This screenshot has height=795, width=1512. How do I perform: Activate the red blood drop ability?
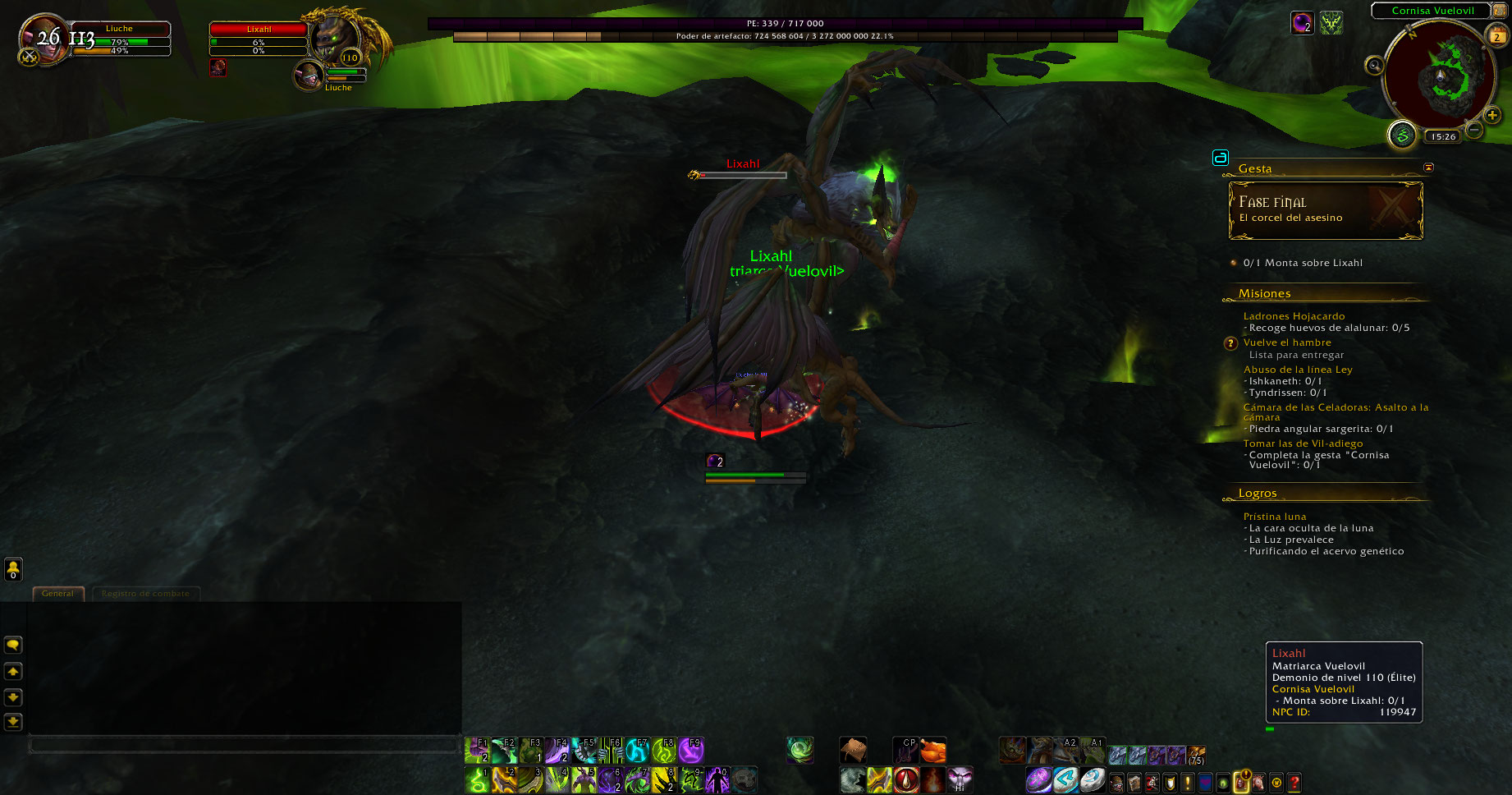pos(906,779)
